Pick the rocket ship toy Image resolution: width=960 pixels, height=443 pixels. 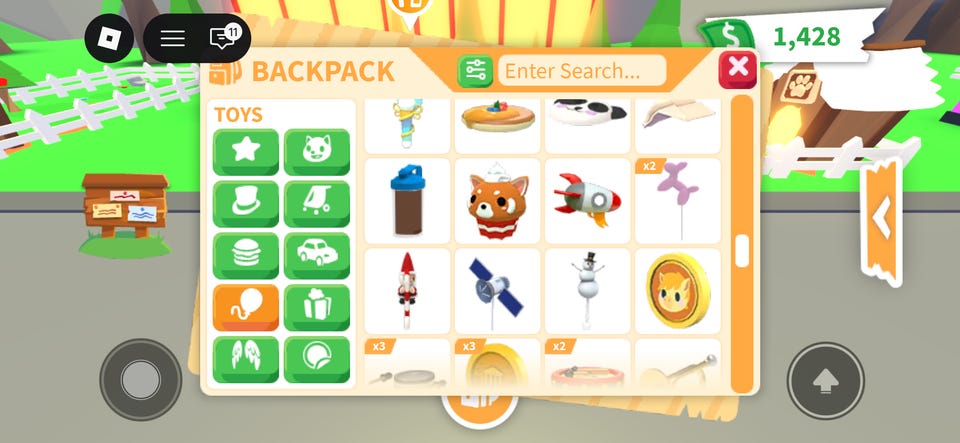click(587, 201)
